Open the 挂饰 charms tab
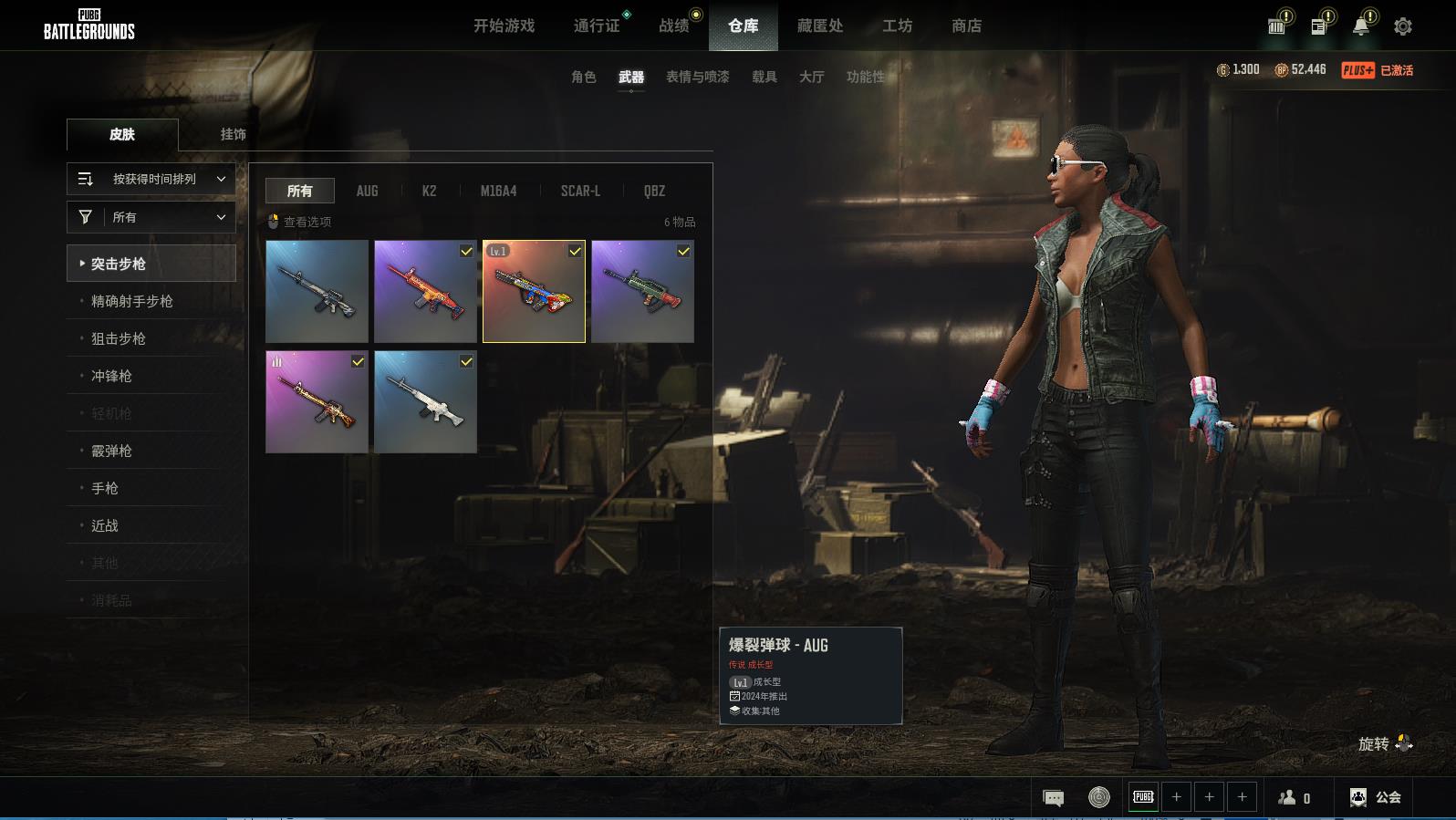 tap(233, 134)
